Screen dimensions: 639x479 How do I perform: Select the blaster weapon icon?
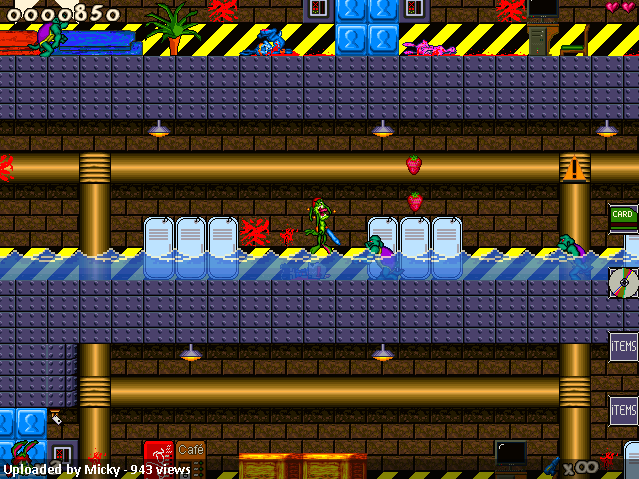pos(551,465)
